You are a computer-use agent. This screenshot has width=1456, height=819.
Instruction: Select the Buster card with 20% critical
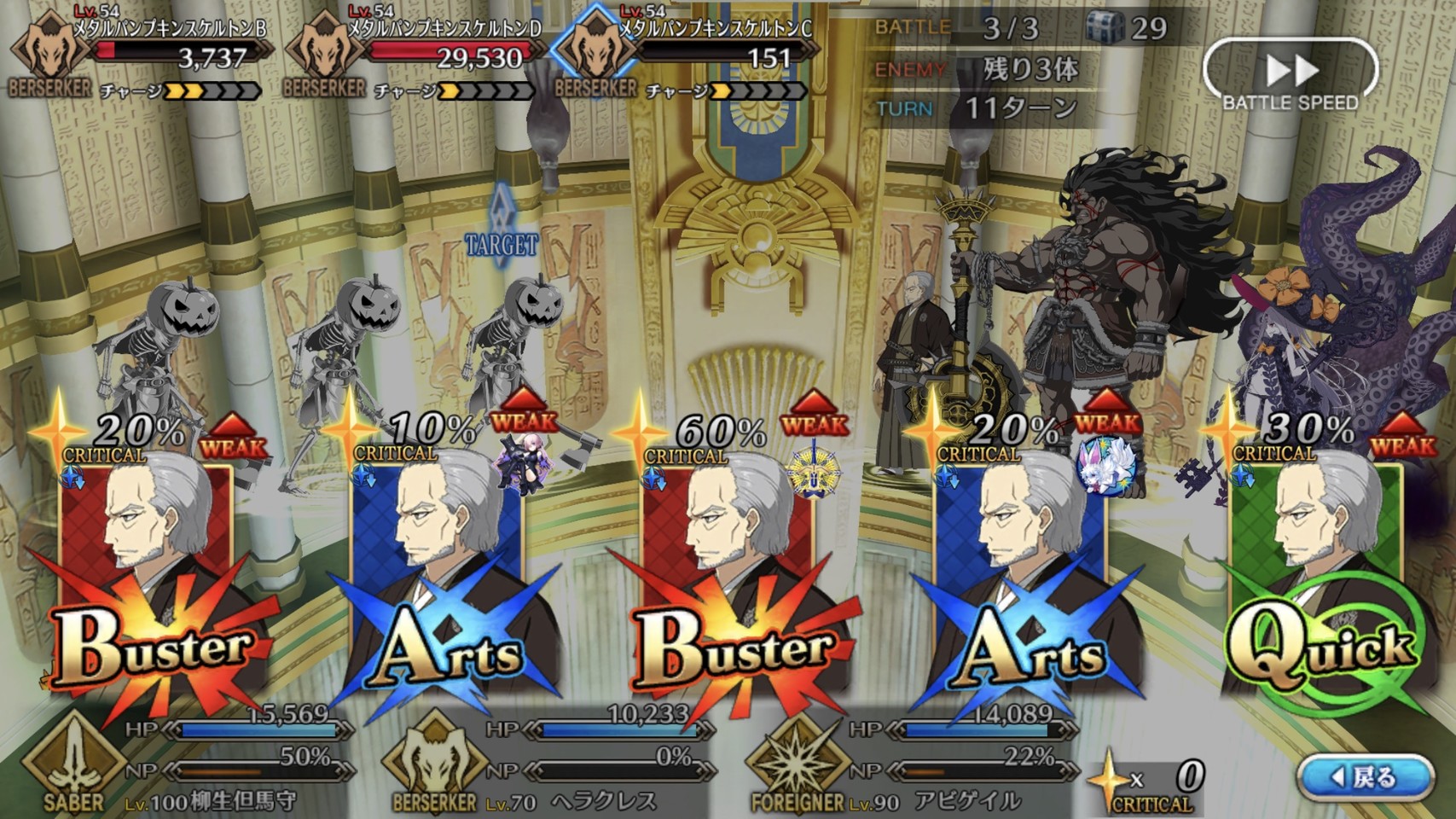(149, 580)
